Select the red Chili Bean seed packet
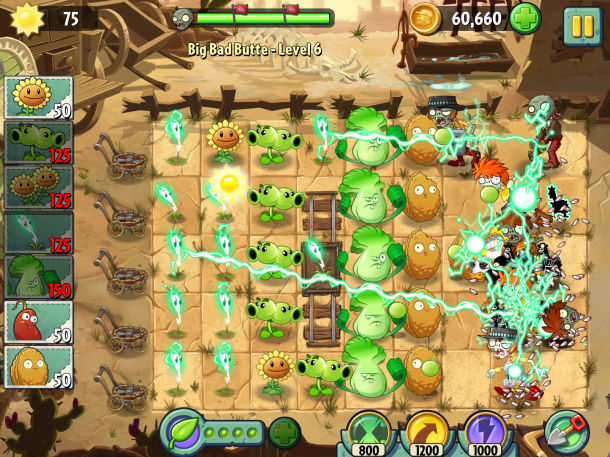The image size is (610, 457). click(39, 322)
